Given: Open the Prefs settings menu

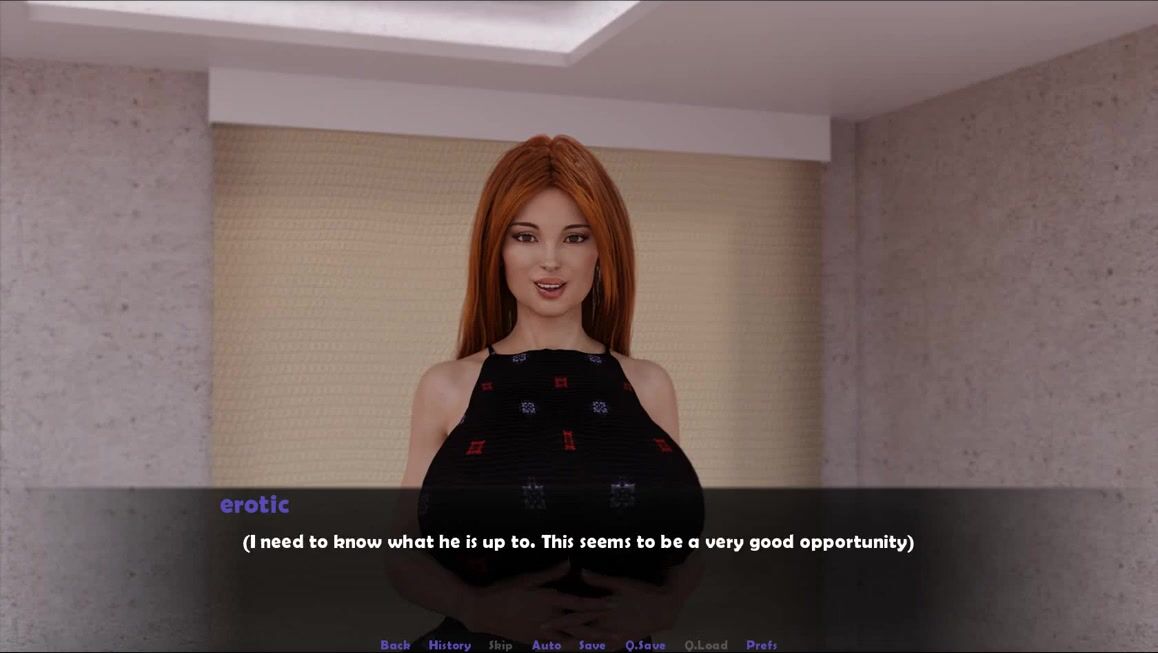Looking at the screenshot, I should (761, 645).
